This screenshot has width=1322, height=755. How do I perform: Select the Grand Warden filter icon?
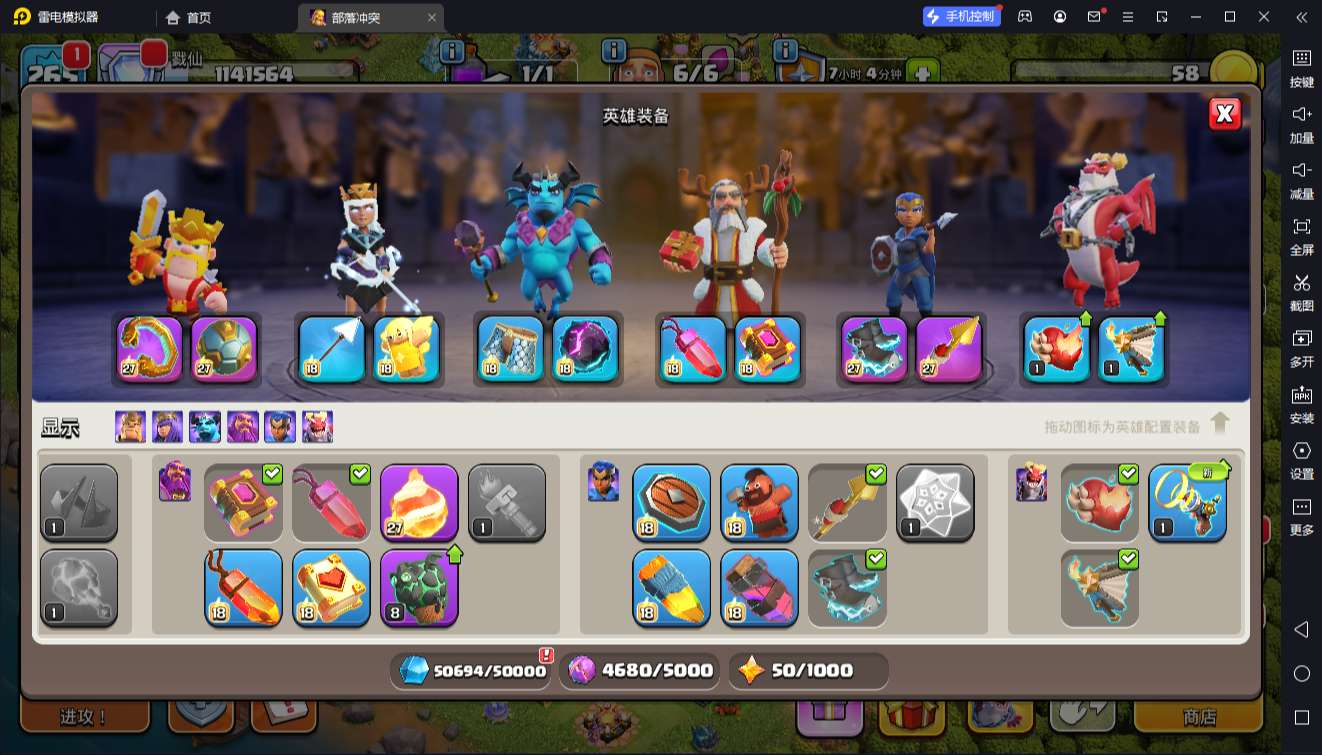point(243,427)
